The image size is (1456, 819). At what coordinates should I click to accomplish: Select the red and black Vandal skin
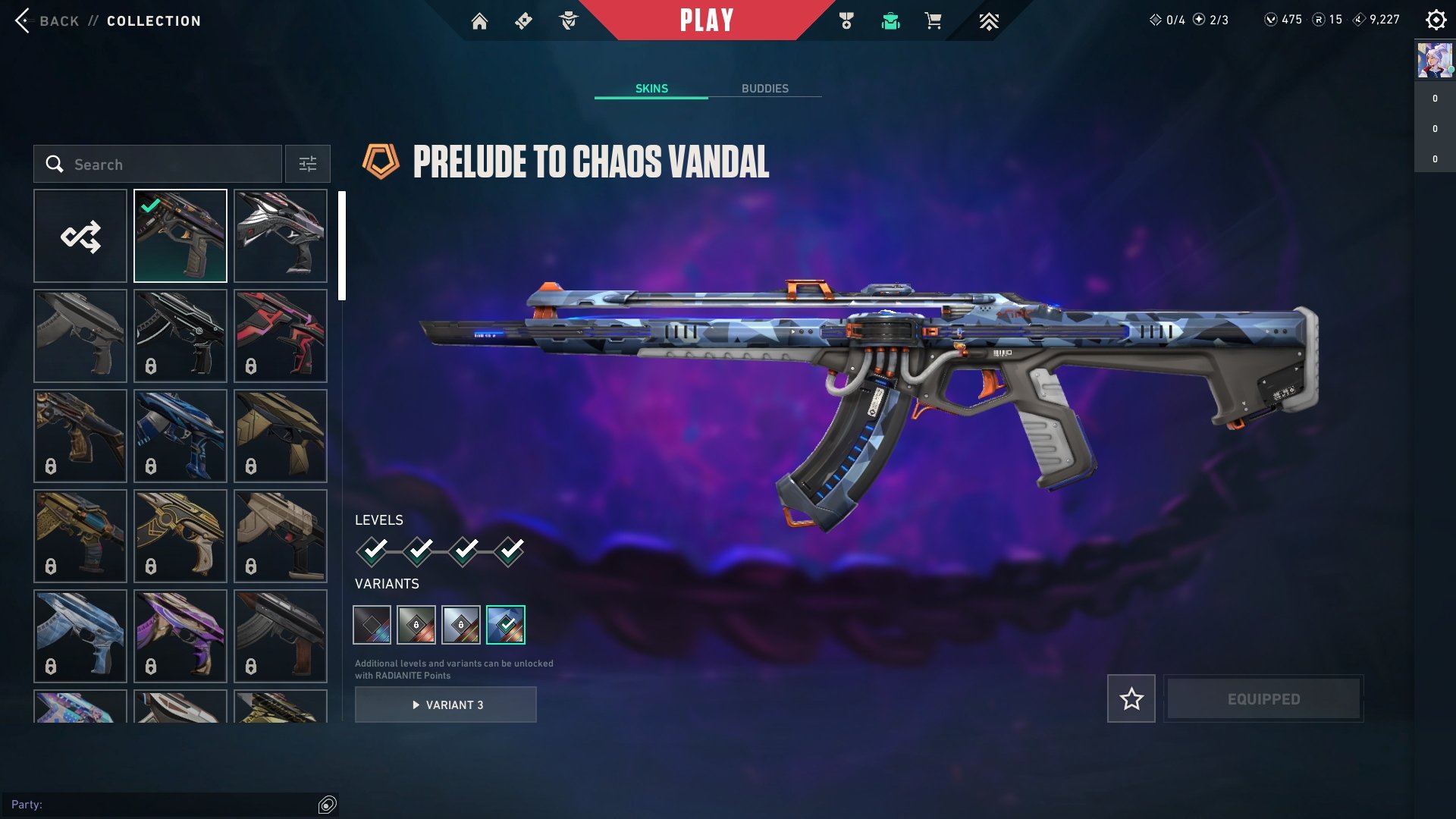click(x=281, y=336)
